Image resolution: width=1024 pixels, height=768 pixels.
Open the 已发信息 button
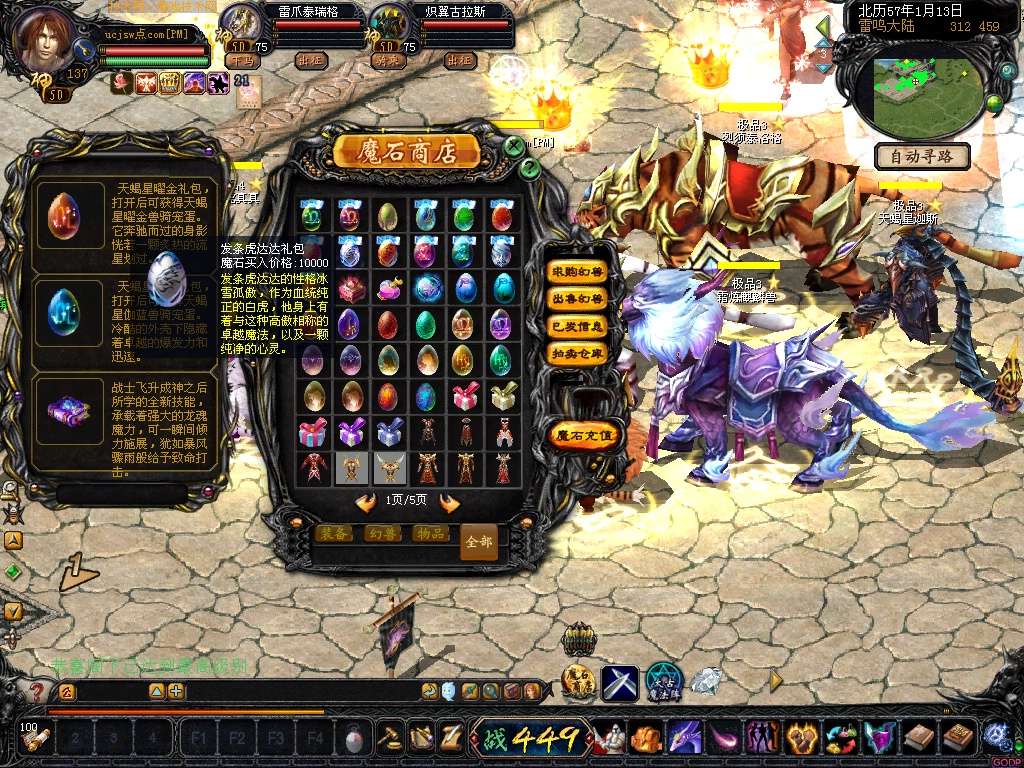click(x=578, y=326)
